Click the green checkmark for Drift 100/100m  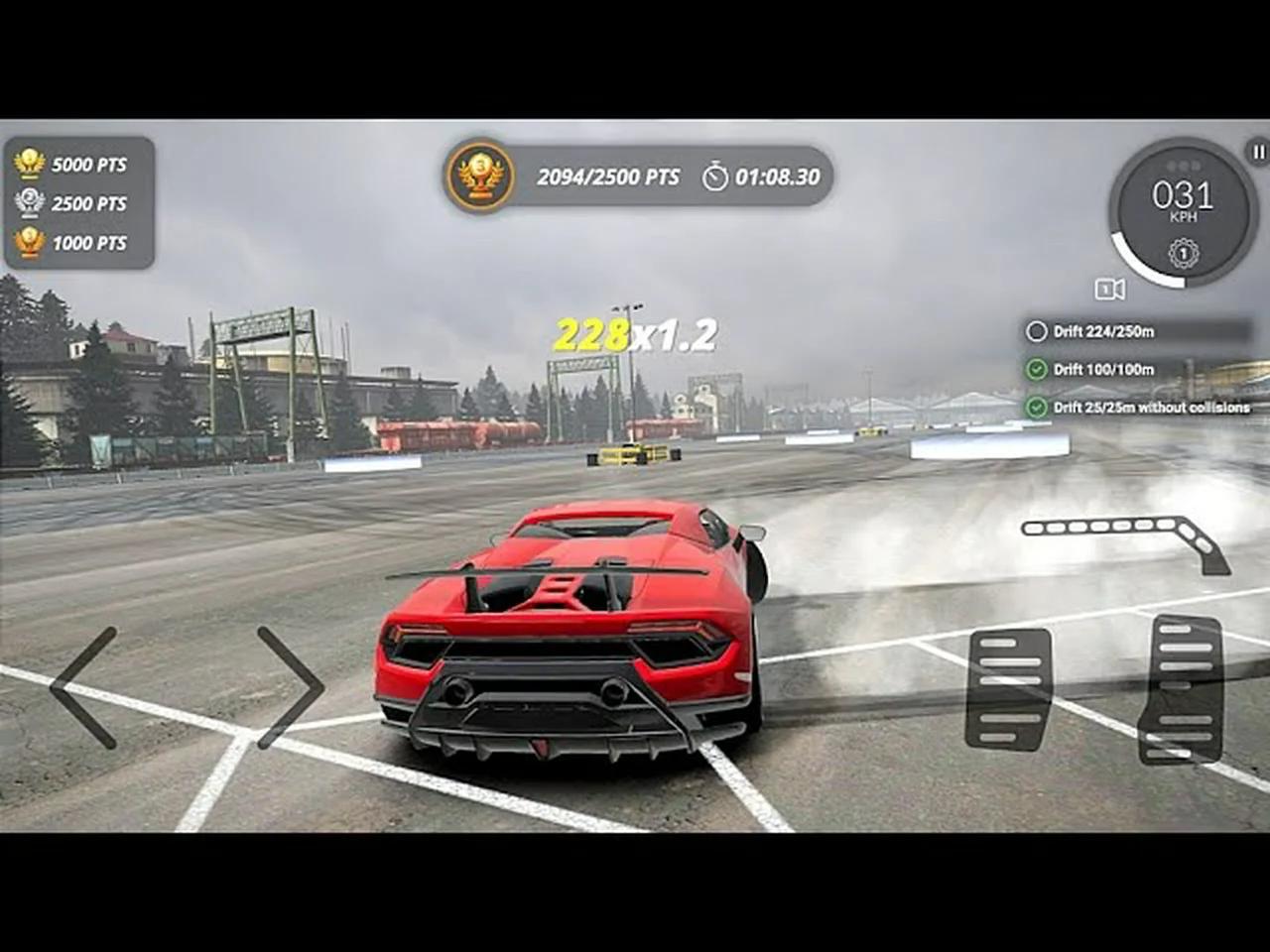[1038, 369]
